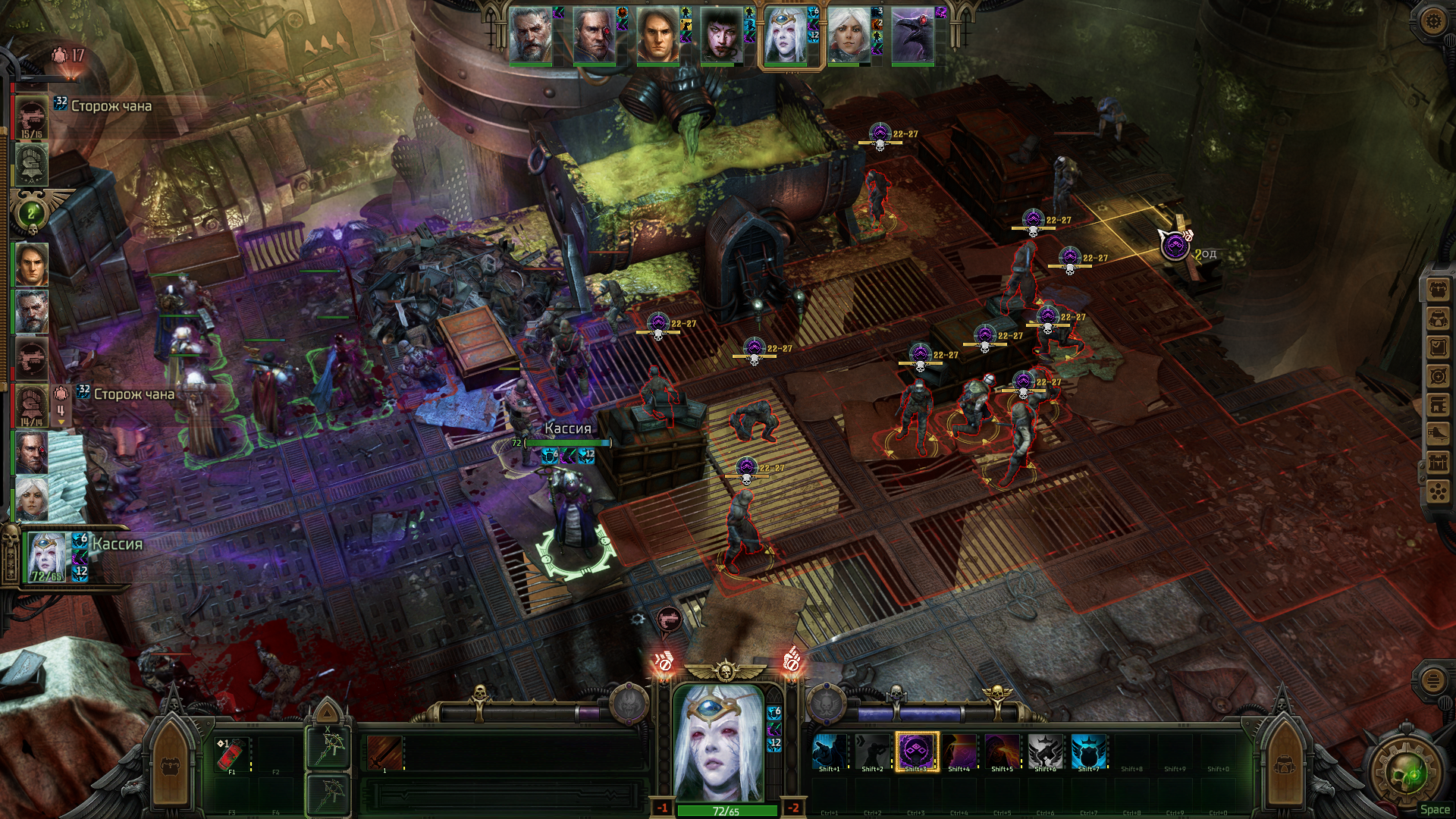Use the staff melee attack ability
Image resolution: width=1456 pixels, height=819 pixels.
(x=384, y=753)
